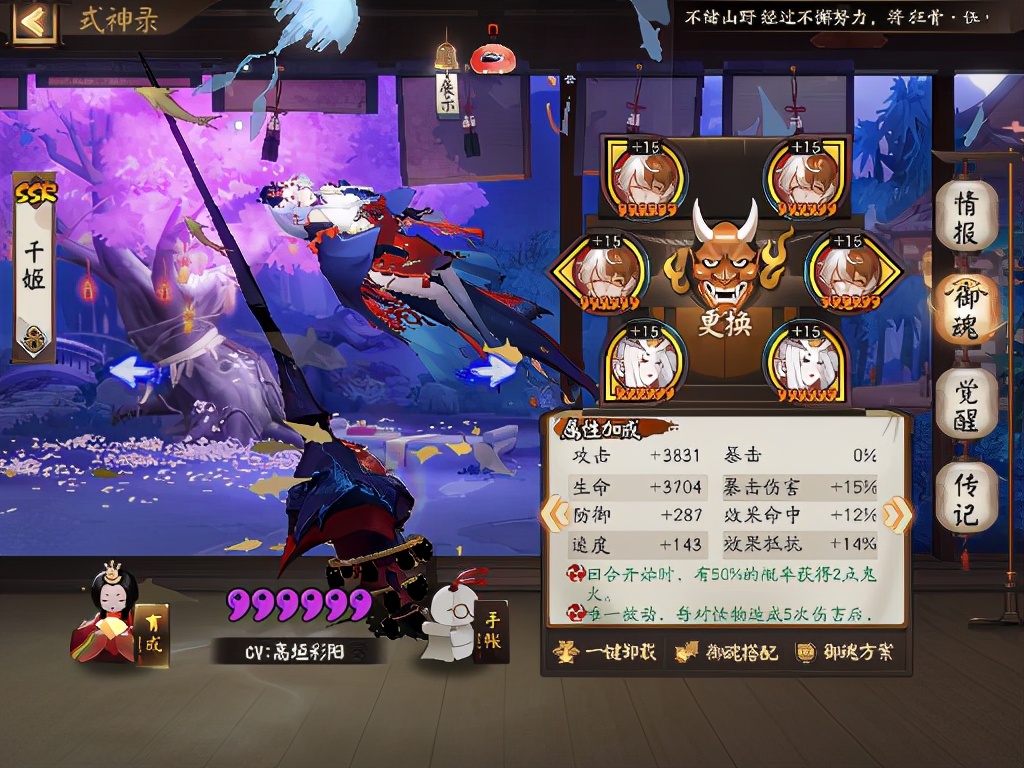Switch to next shikigami with right arrow
Viewport: 1024px width, 768px height.
point(491,370)
